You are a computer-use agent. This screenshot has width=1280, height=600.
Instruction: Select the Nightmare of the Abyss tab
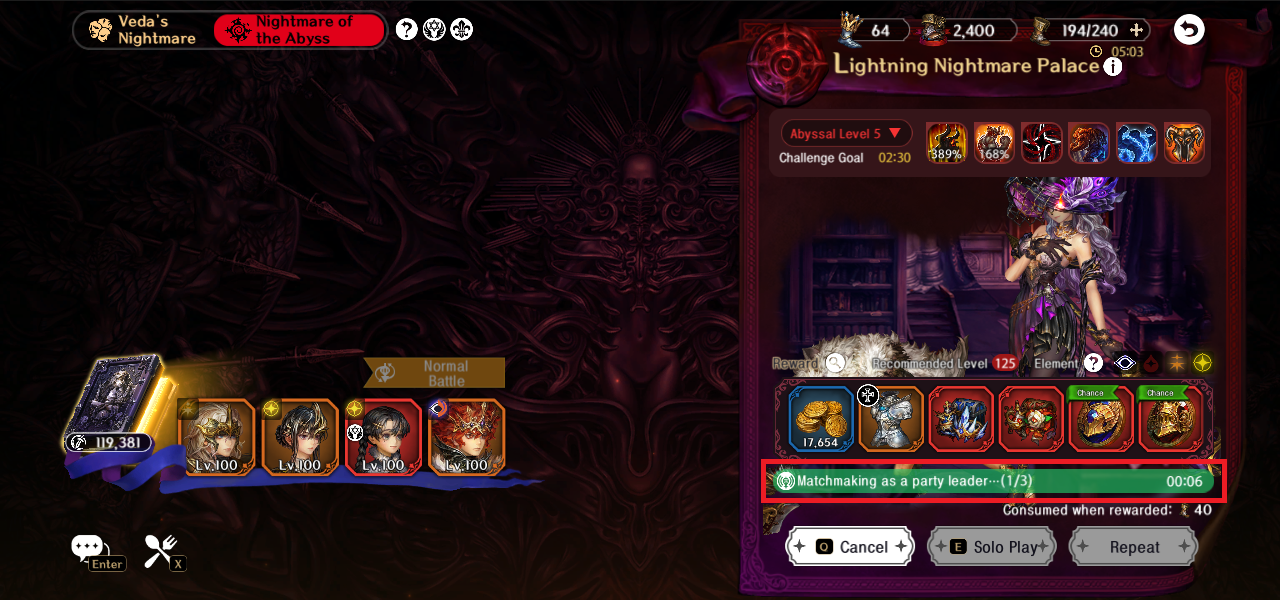click(298, 30)
